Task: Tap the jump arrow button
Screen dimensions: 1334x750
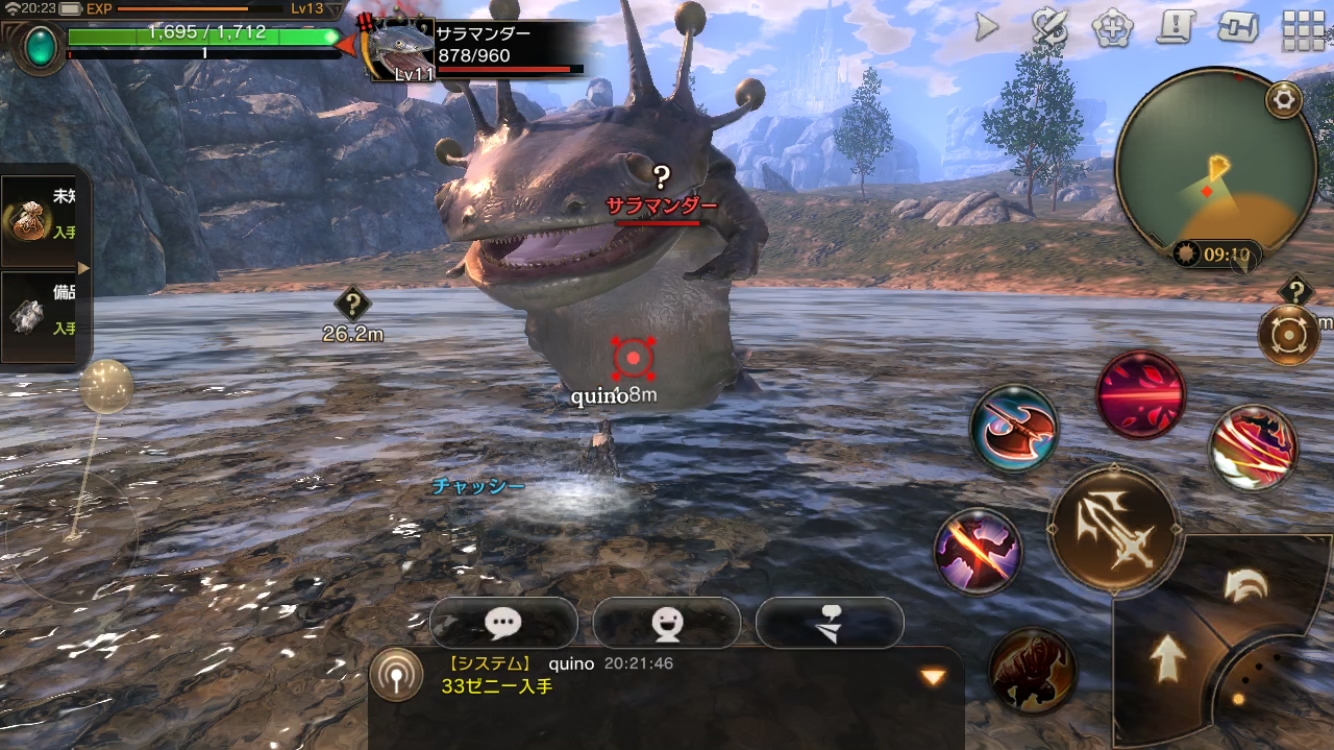Action: click(1166, 660)
